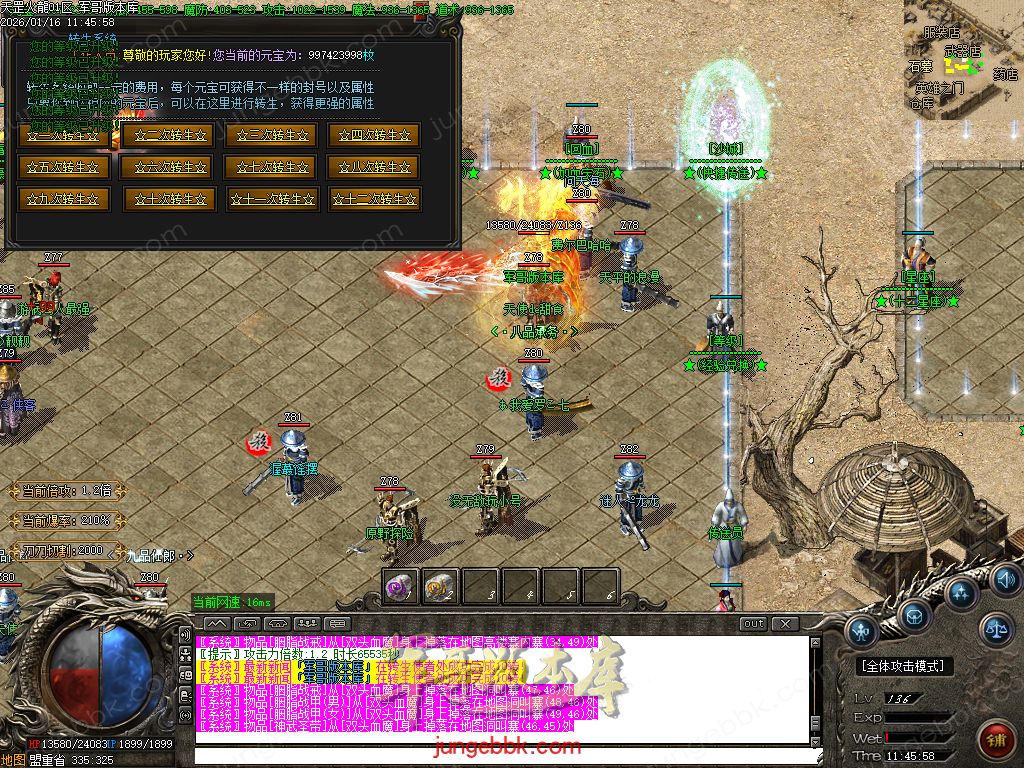Toggle the 全体攻击模式 attack mode label
Image resolution: width=1024 pixels, height=768 pixels.
[x=906, y=666]
